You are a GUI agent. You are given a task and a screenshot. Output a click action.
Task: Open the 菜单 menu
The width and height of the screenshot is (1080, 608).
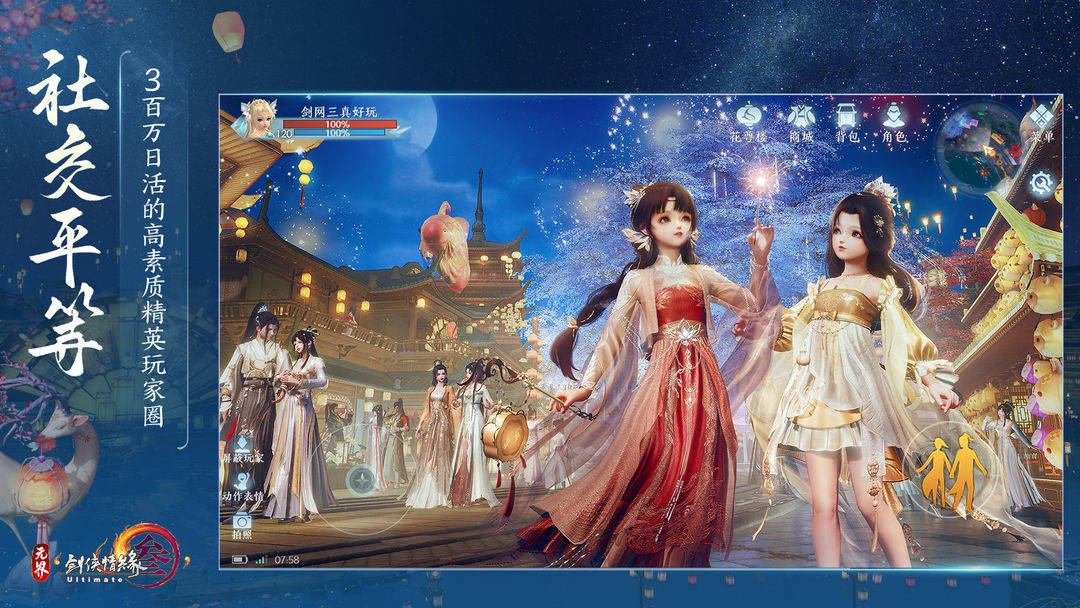point(1041,118)
